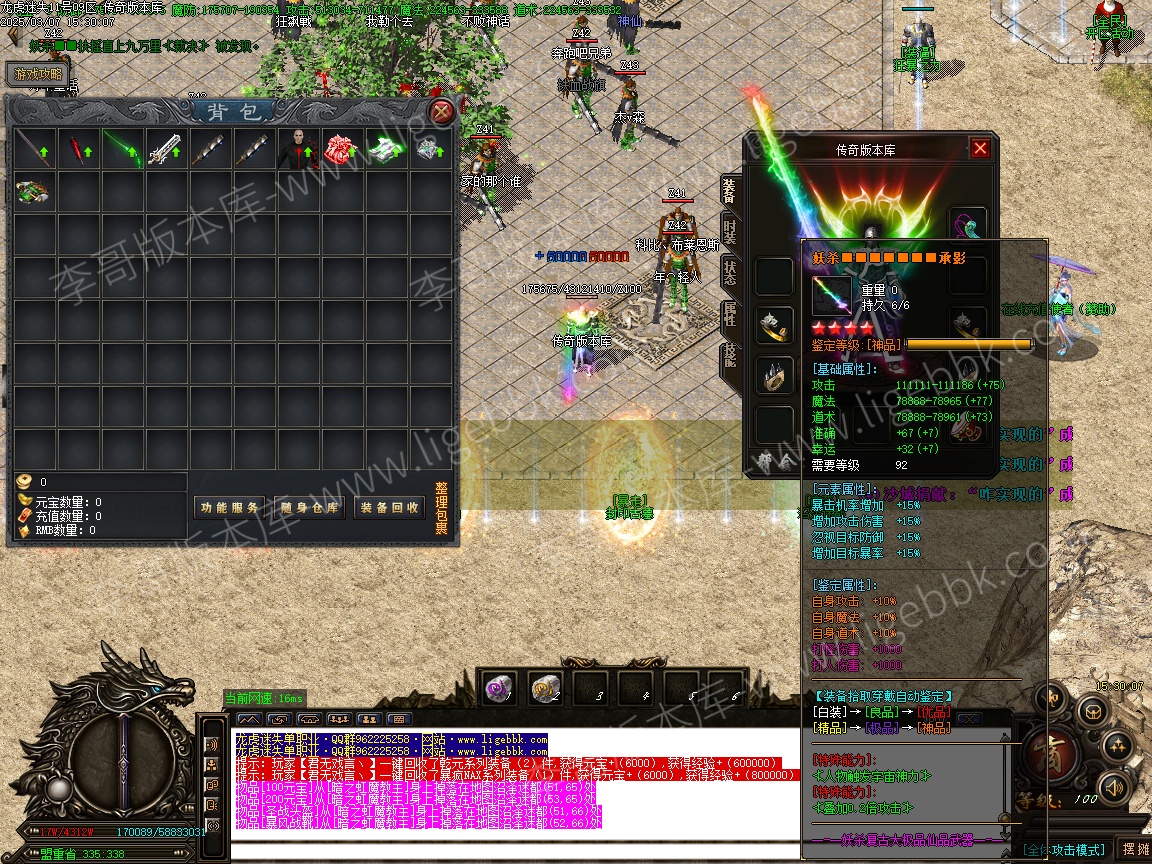Use the purple swirl scroll in hotbar slot 1

tap(499, 687)
